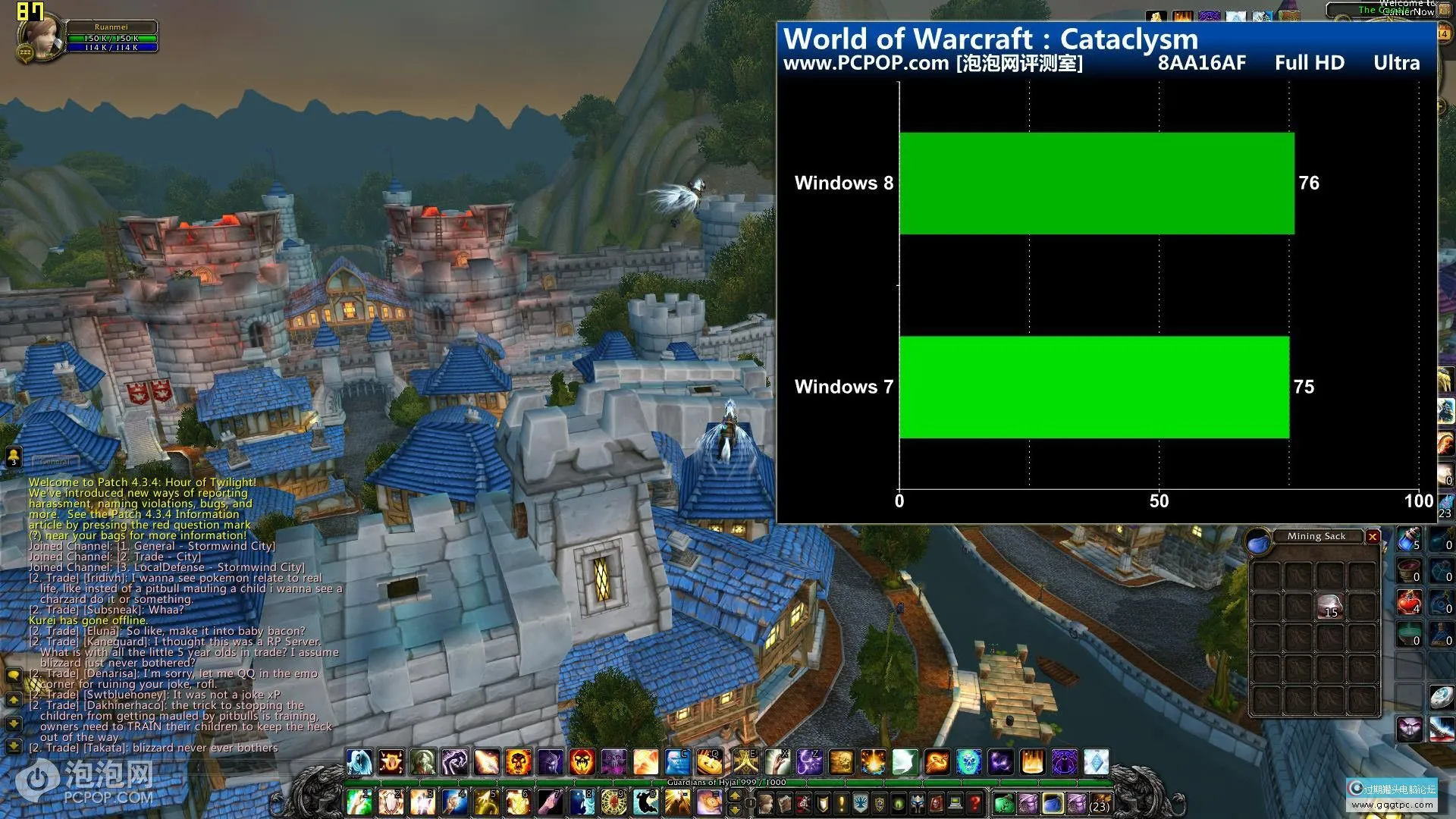Activate the ability bound to key 1
Image resolution: width=1456 pixels, height=819 pixels.
tap(359, 802)
